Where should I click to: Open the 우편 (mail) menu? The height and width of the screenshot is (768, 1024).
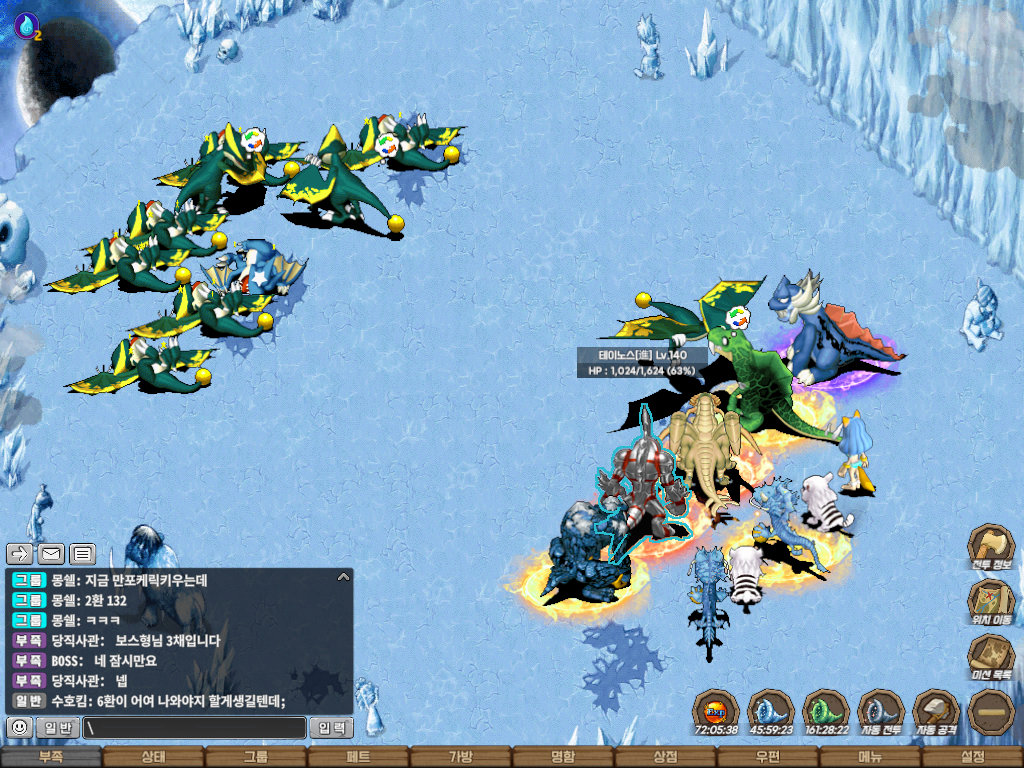pyautogui.click(x=767, y=757)
